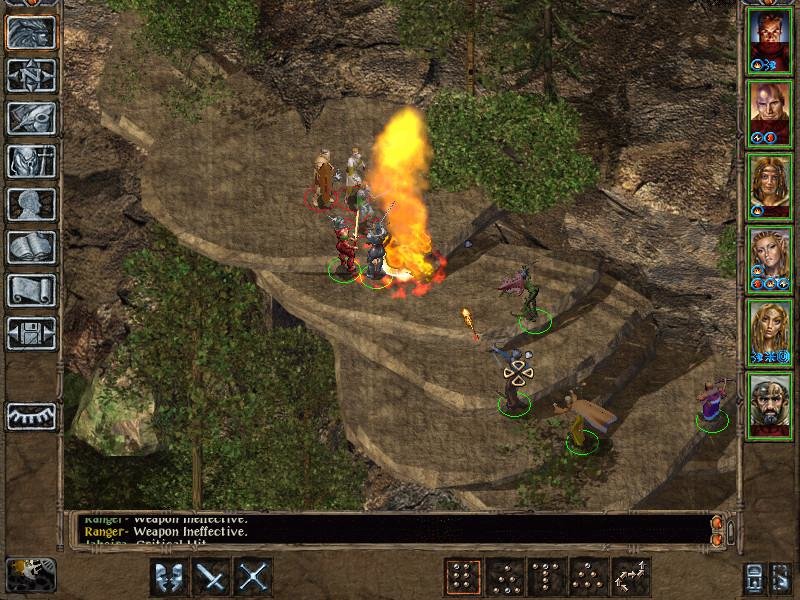800x600 pixels.
Task: Show the character record head silhouette button
Action: [x=31, y=204]
